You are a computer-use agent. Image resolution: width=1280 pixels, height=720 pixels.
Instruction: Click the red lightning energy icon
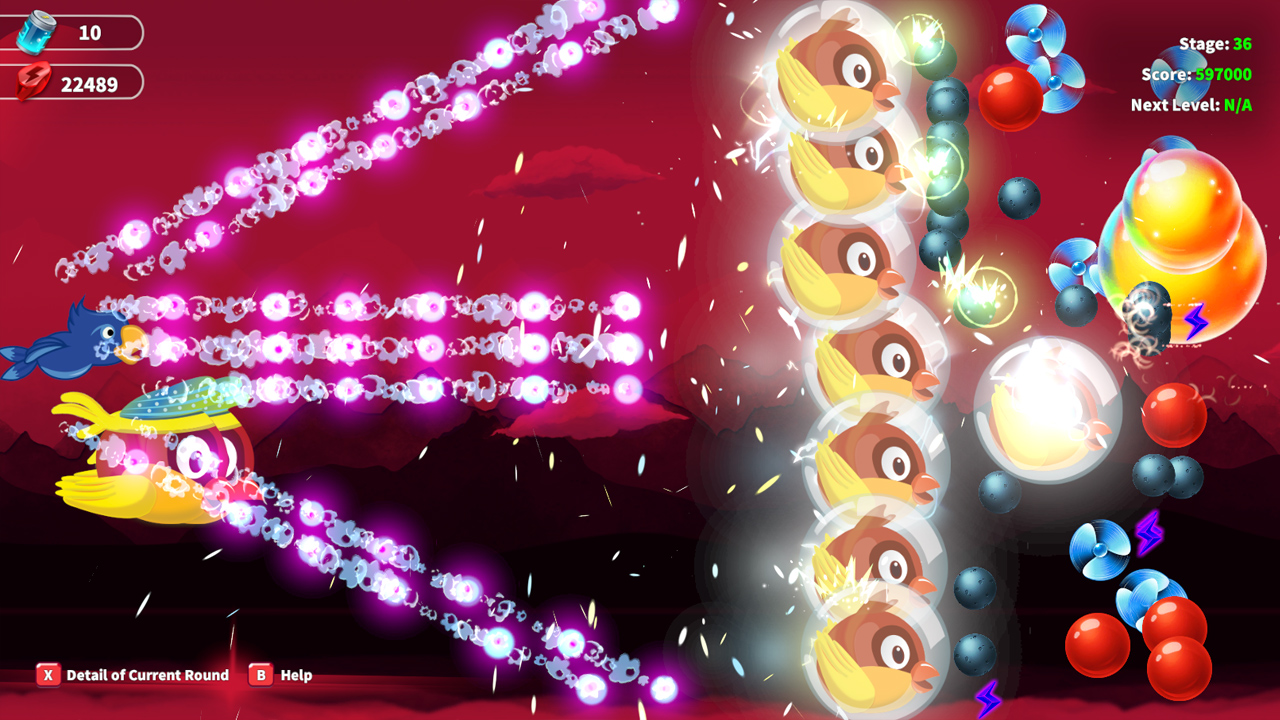32,82
